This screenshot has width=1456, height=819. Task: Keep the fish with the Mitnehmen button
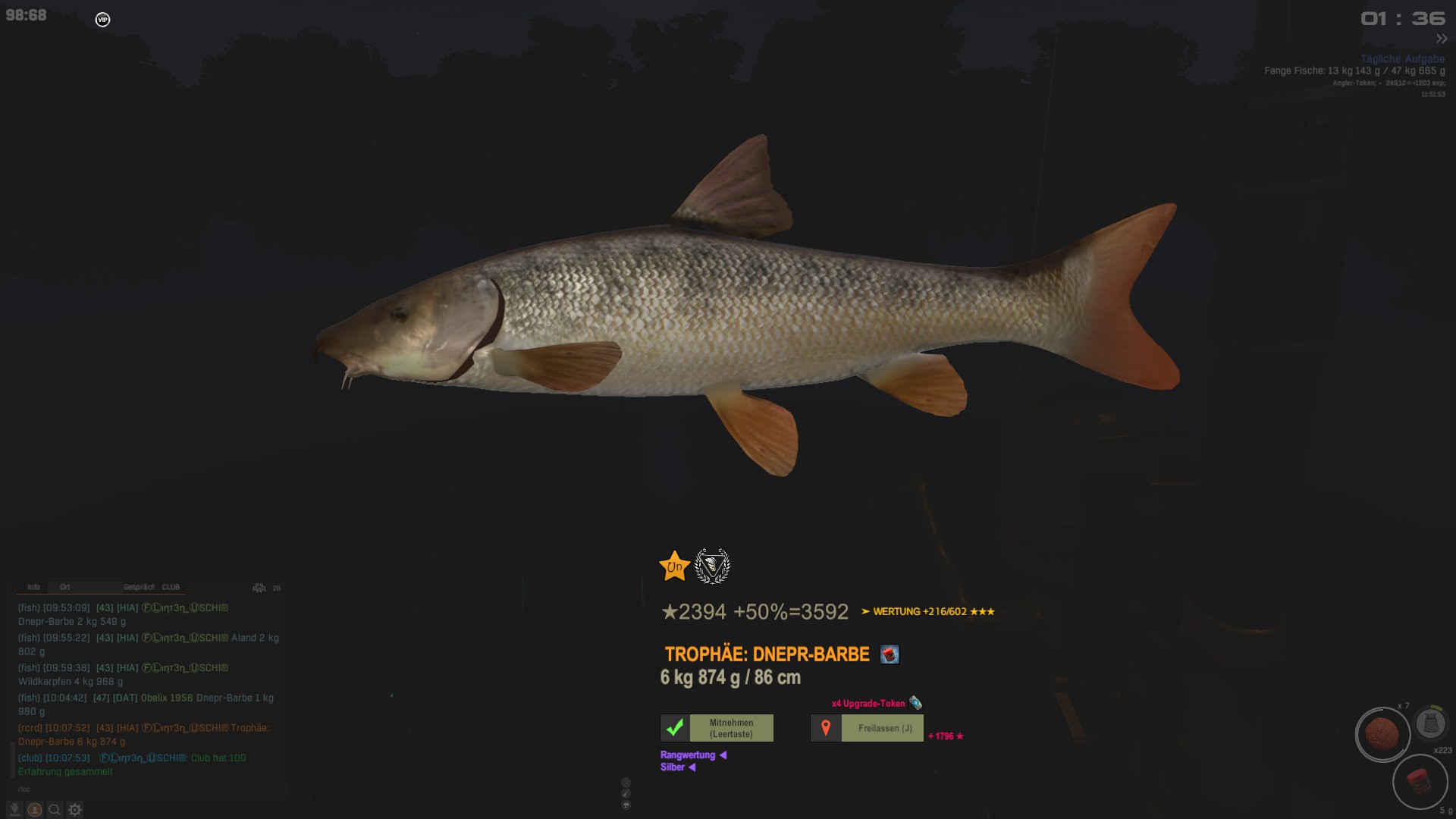coord(717,728)
